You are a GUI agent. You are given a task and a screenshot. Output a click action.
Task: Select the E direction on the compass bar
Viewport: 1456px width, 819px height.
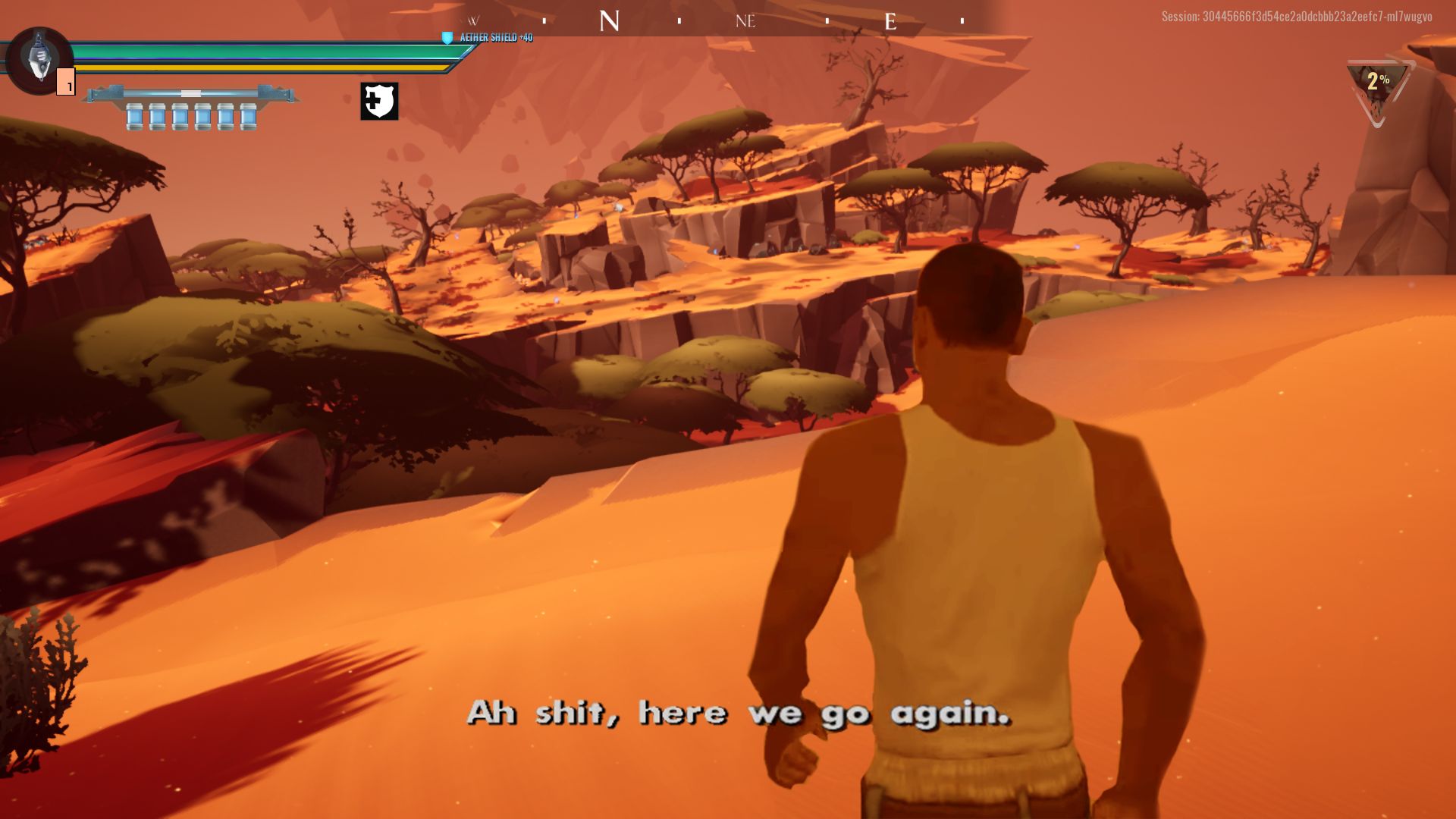tap(892, 22)
